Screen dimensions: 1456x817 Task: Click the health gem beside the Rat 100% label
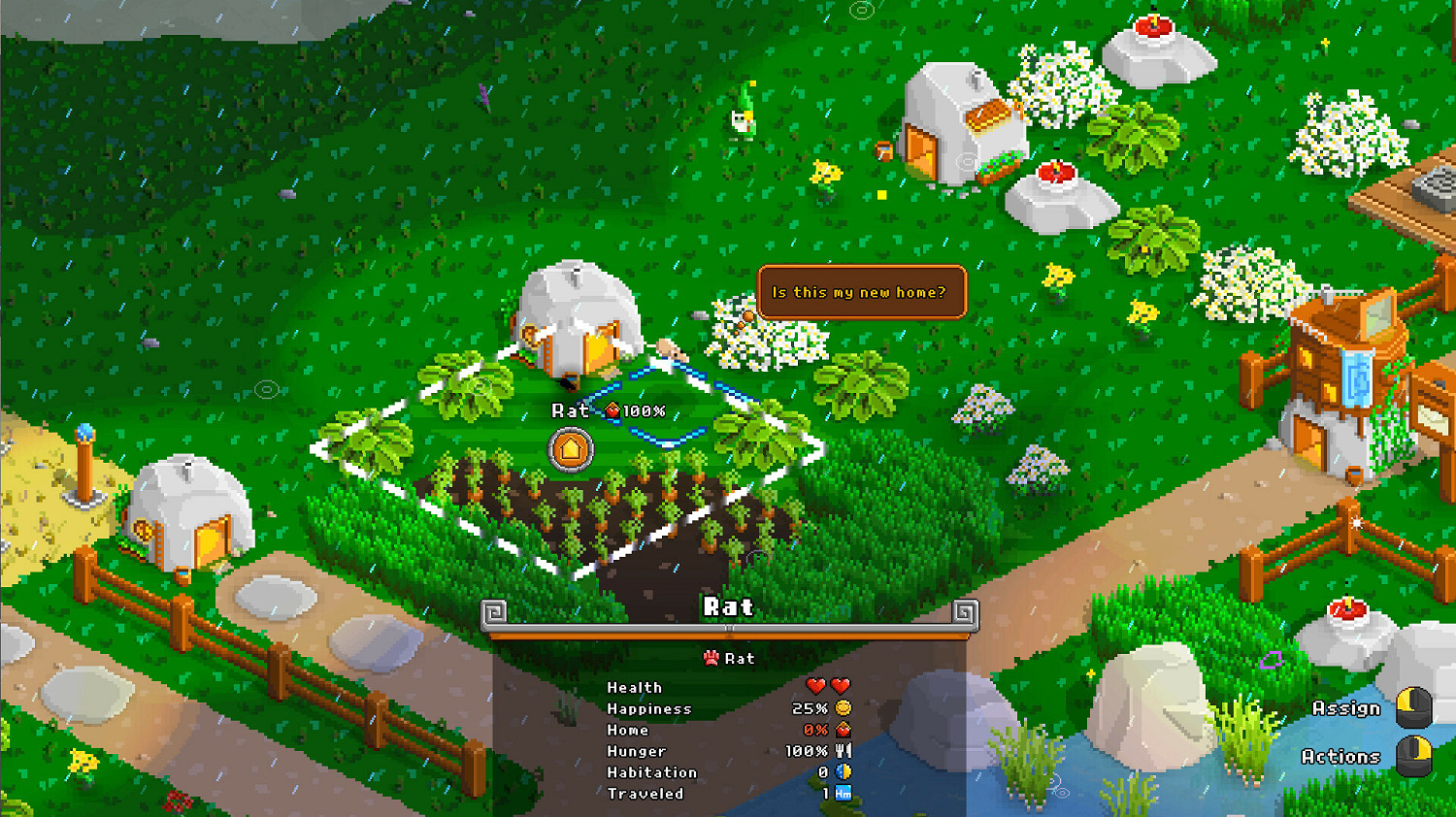[x=613, y=410]
